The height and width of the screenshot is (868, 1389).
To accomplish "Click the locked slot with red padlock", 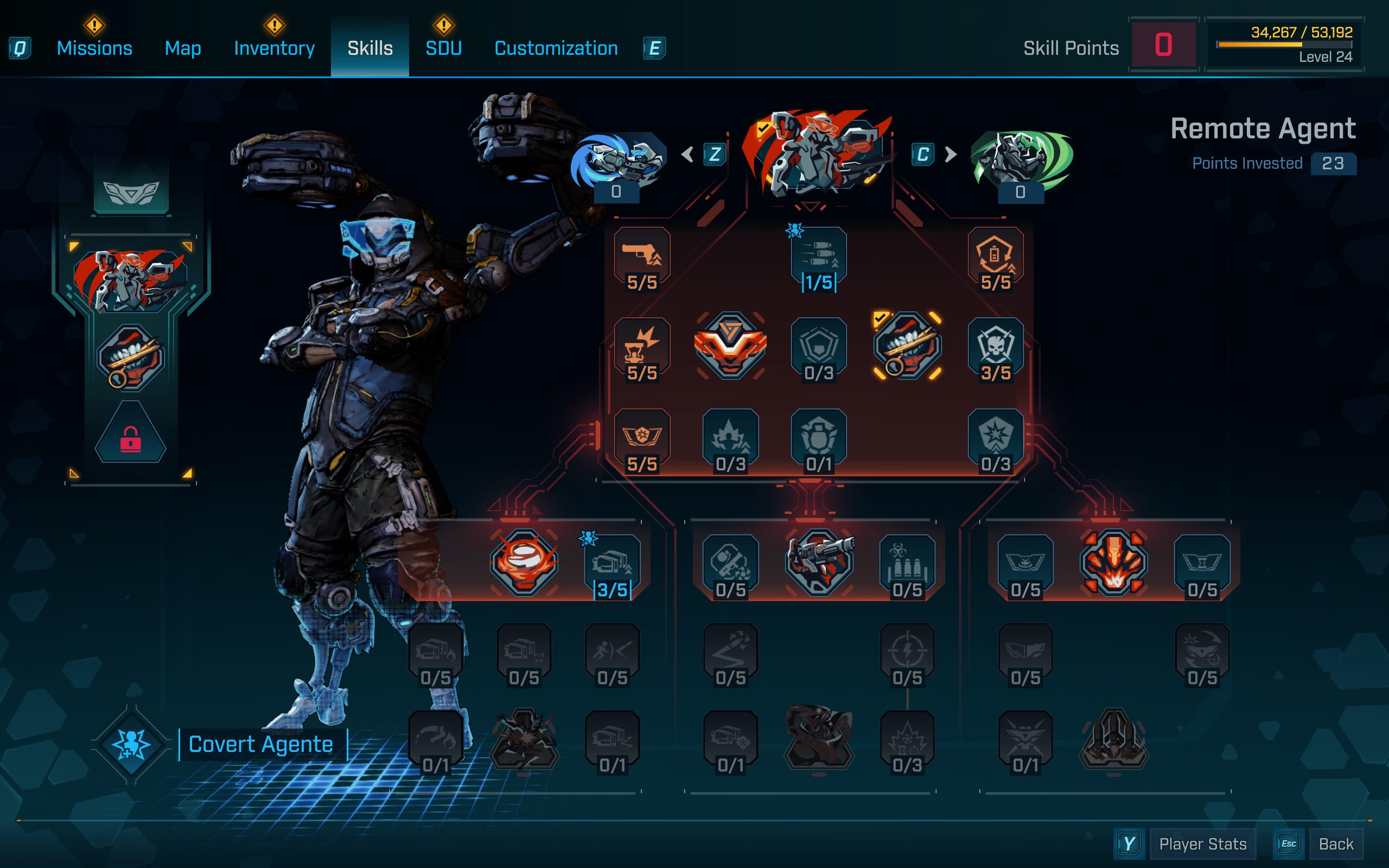I will (130, 436).
